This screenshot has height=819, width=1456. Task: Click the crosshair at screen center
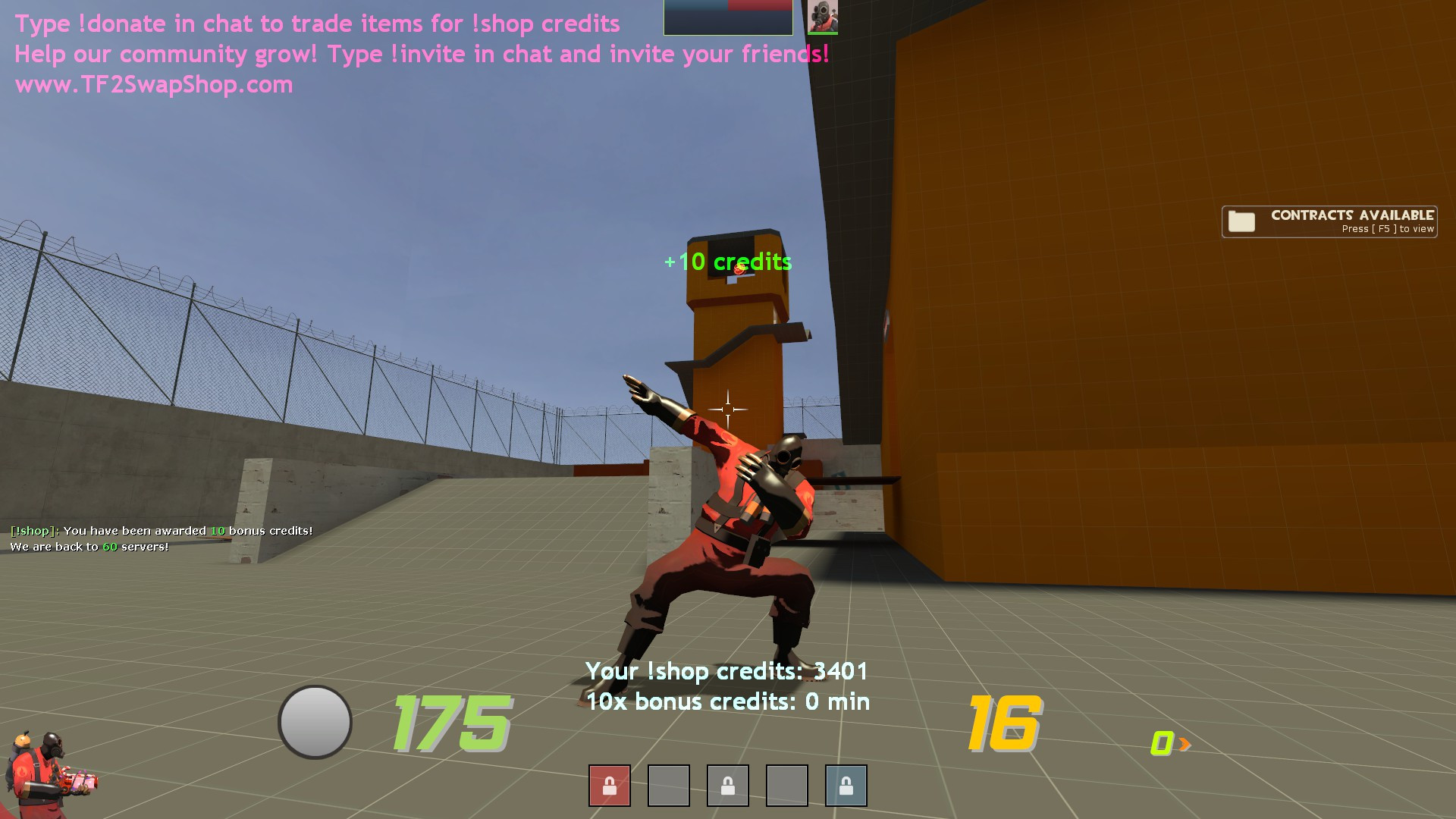(x=728, y=408)
